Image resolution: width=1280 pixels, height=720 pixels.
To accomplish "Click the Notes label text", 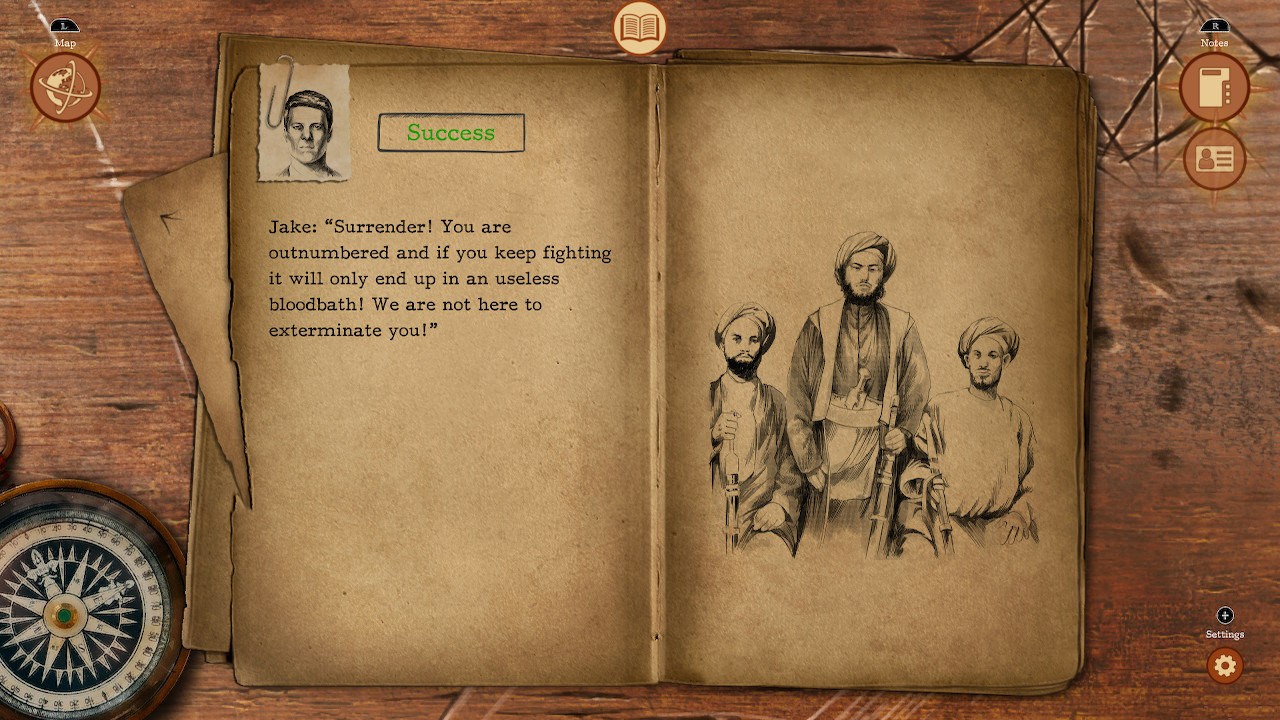I will click(1213, 43).
